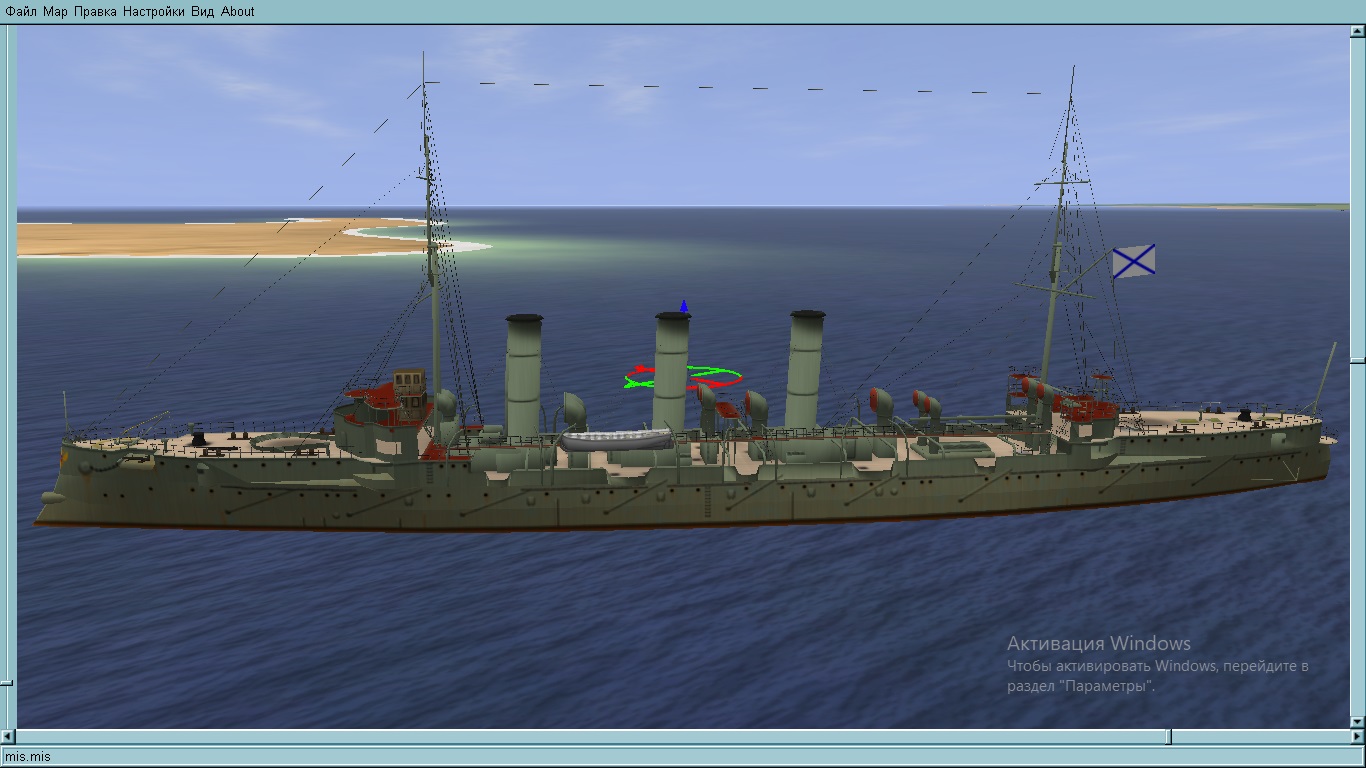Open the Файл menu
Image resolution: width=1366 pixels, height=768 pixels.
tap(21, 12)
